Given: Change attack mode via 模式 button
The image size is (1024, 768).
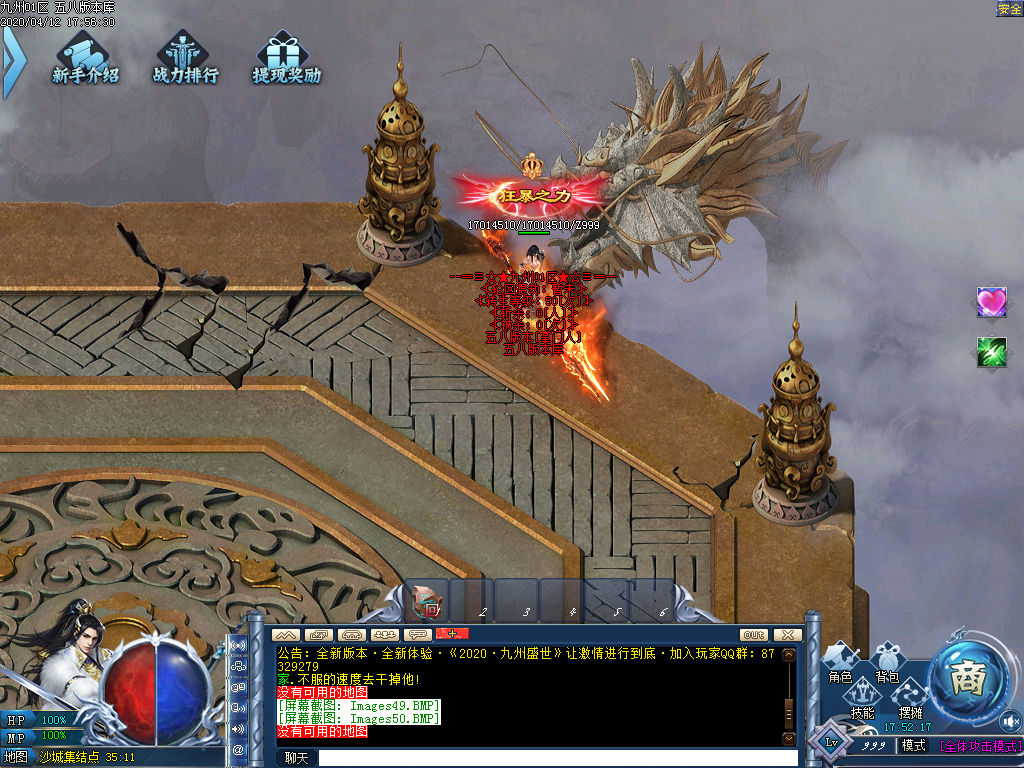Looking at the screenshot, I should tap(913, 746).
